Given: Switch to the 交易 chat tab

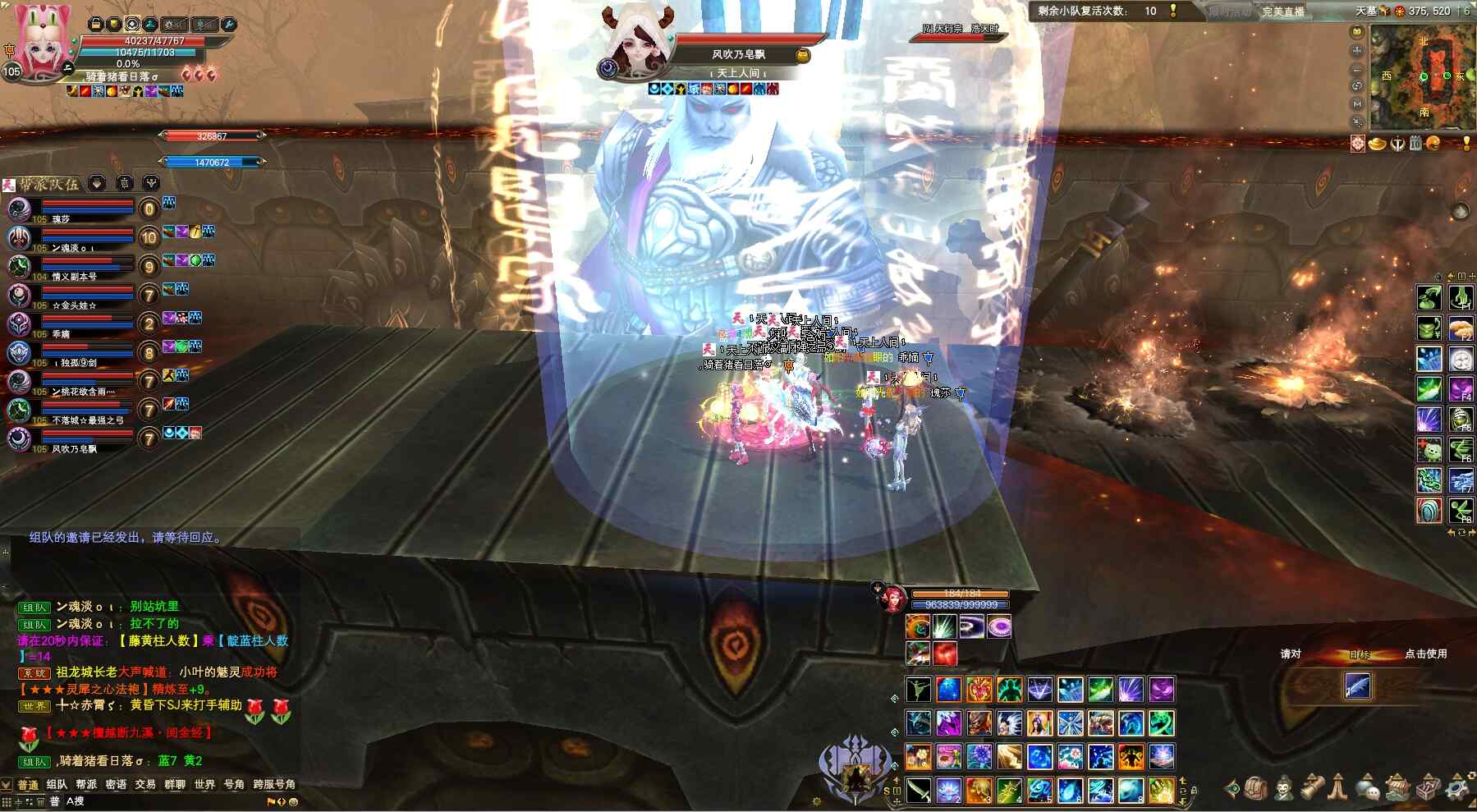Looking at the screenshot, I should pos(145,784).
